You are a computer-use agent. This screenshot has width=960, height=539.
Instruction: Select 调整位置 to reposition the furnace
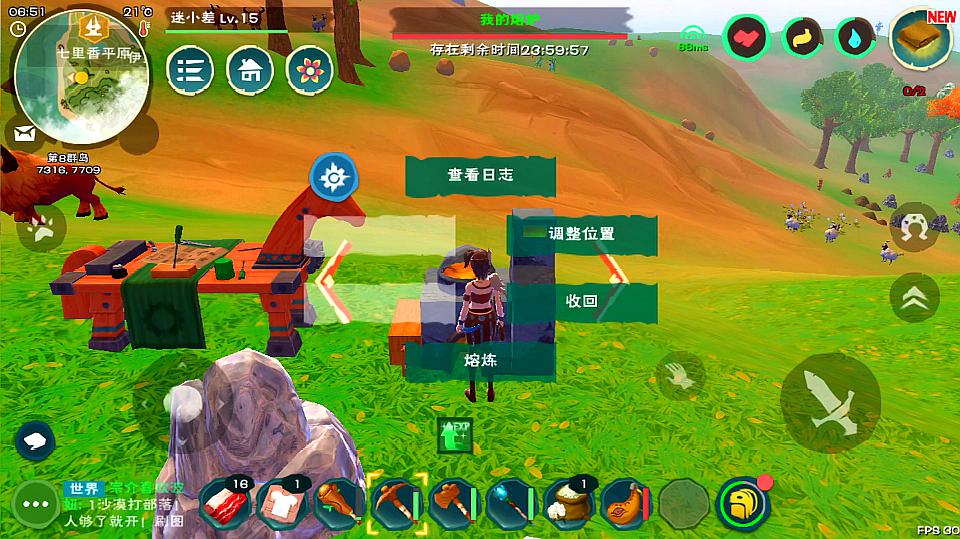point(582,234)
